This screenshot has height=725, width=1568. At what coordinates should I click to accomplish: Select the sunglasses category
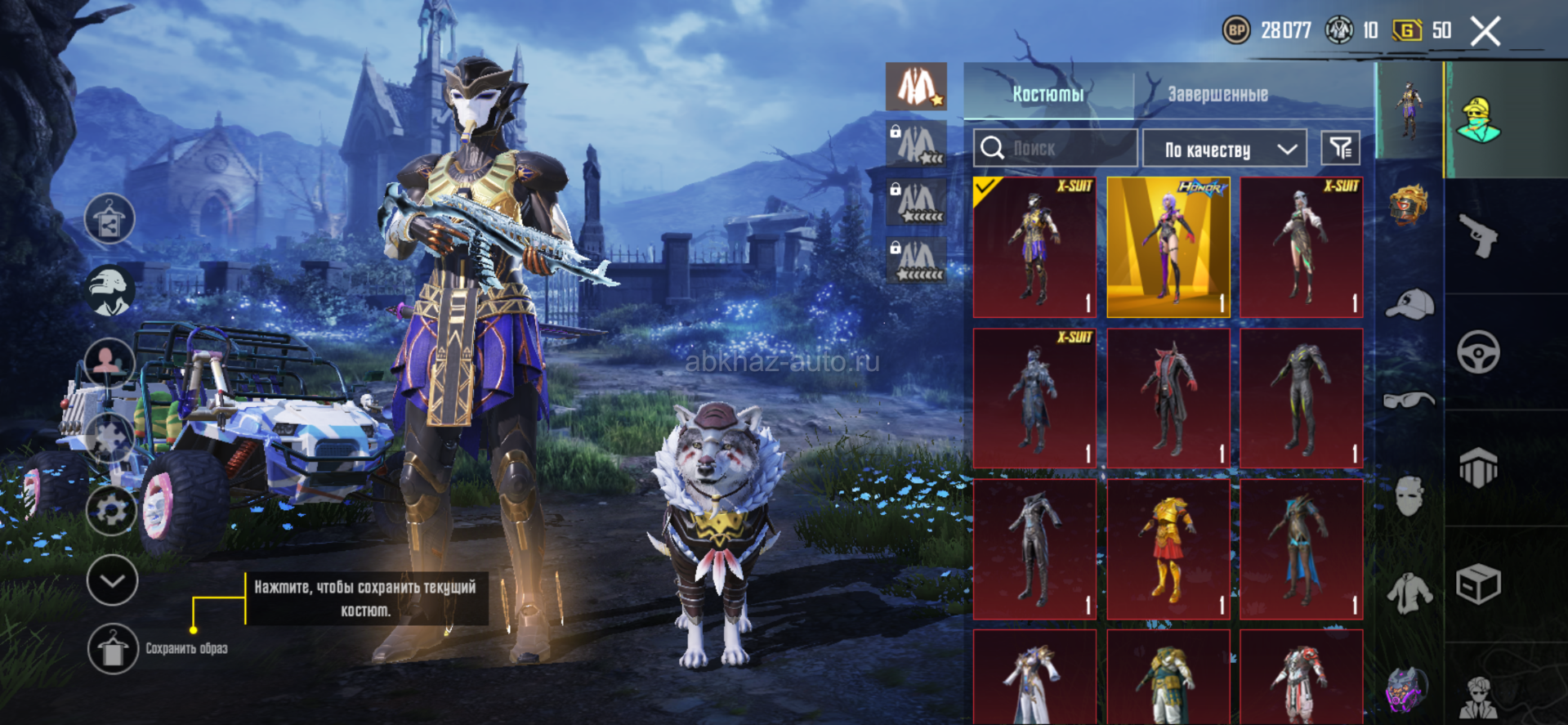point(1409,400)
